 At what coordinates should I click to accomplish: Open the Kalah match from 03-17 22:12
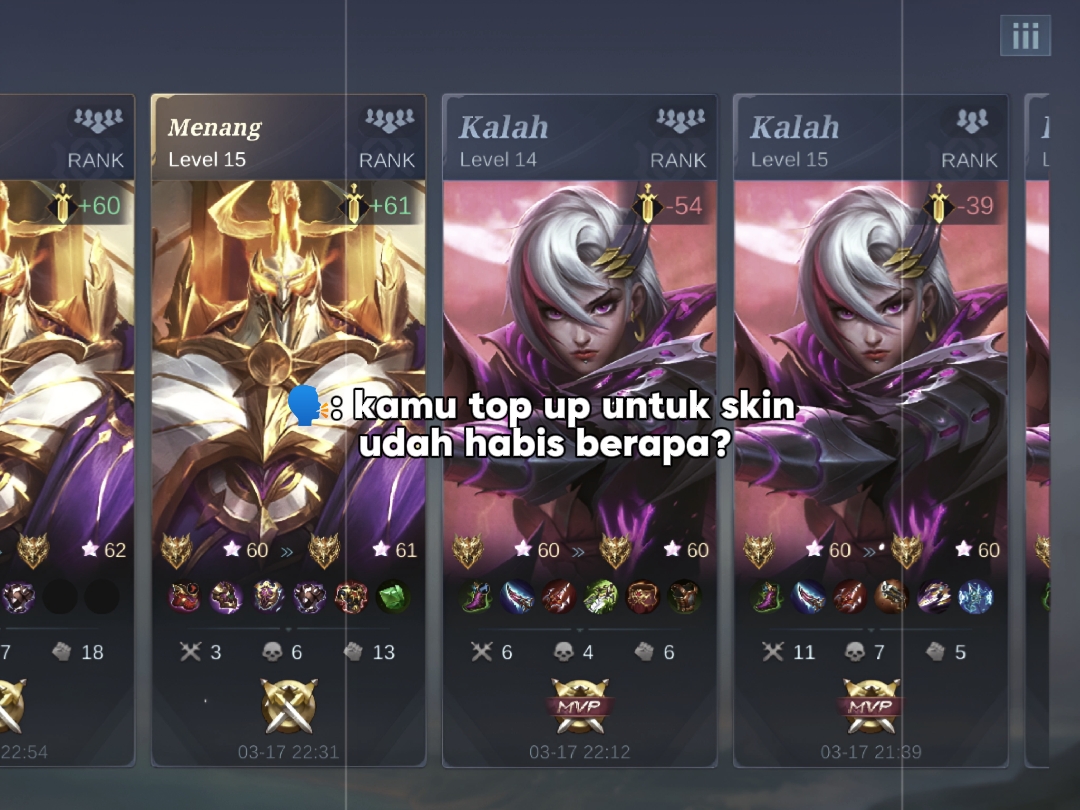point(579,430)
